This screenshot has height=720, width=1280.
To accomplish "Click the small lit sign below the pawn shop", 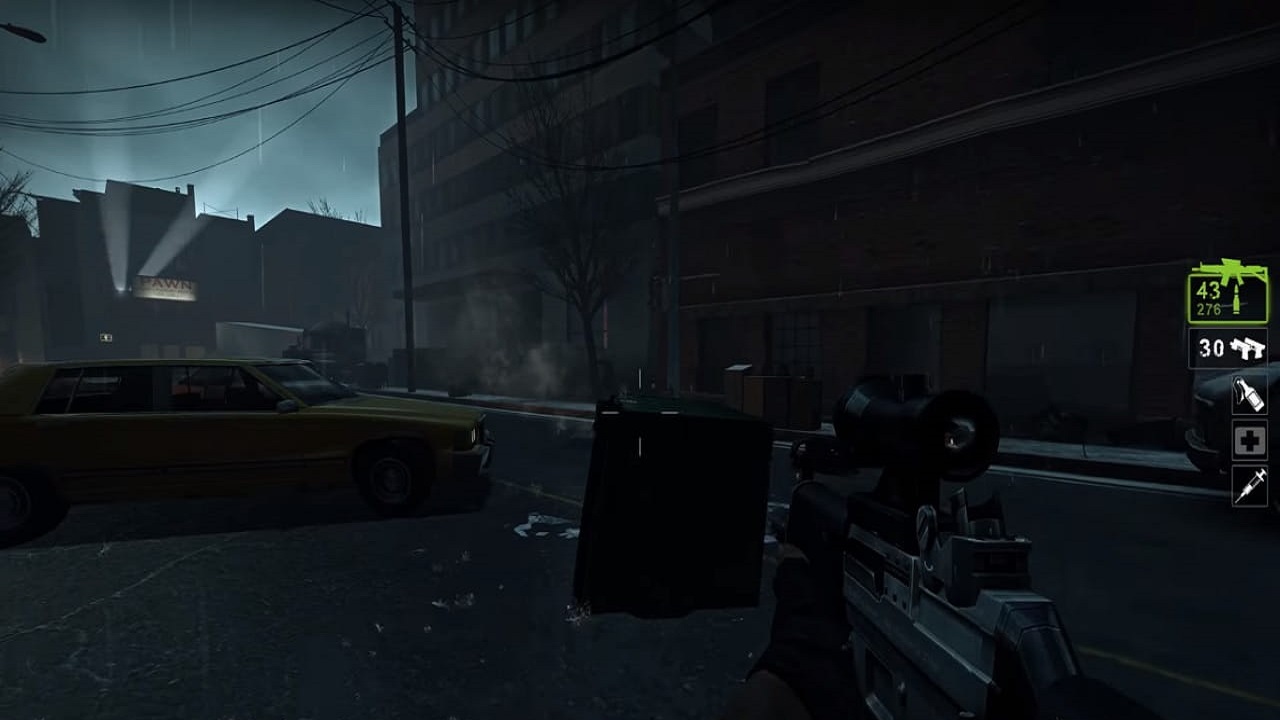I will [106, 337].
